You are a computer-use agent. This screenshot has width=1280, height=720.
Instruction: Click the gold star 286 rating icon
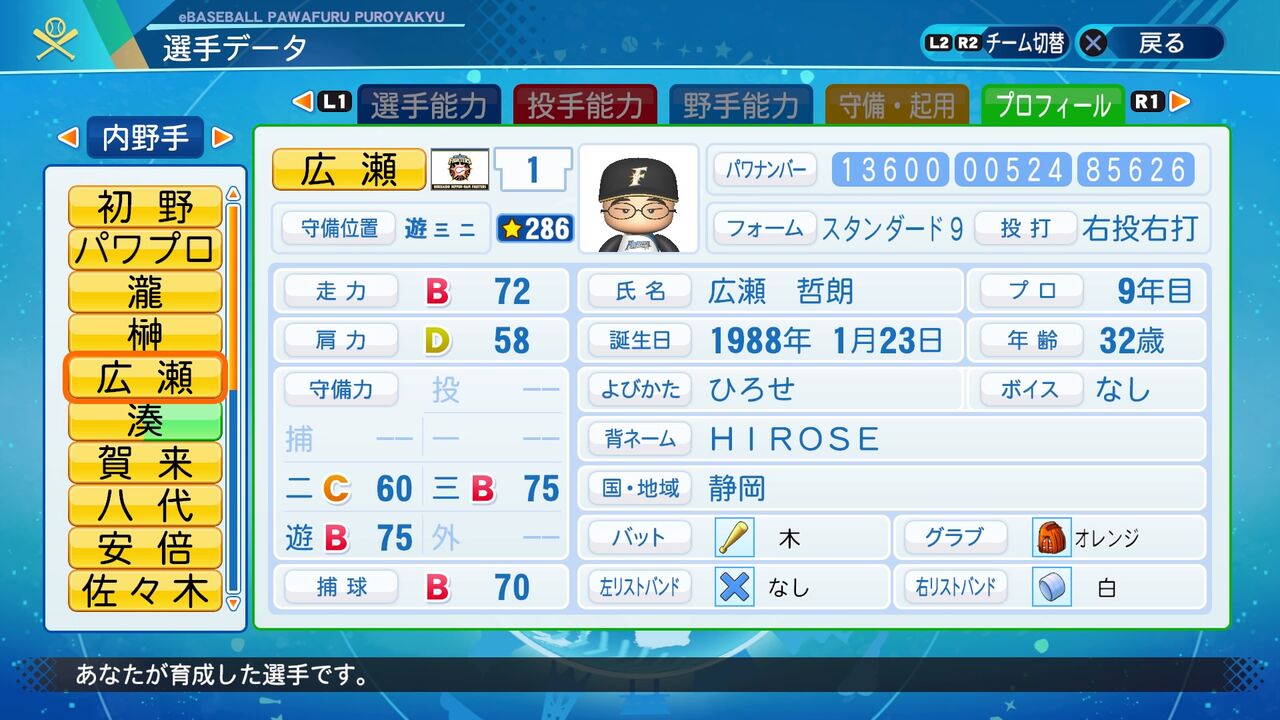(x=533, y=229)
